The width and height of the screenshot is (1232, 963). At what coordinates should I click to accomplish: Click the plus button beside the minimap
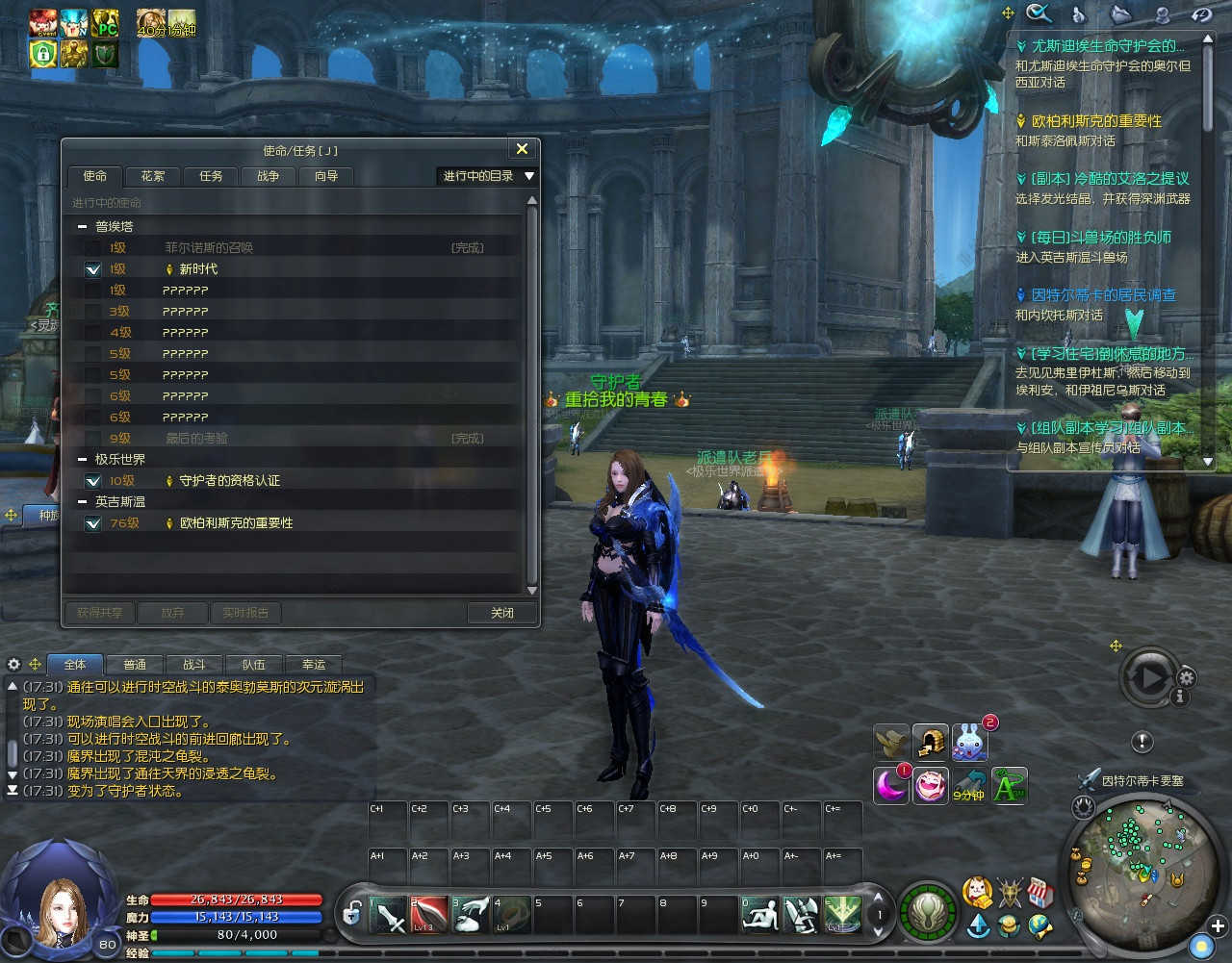(x=1217, y=926)
